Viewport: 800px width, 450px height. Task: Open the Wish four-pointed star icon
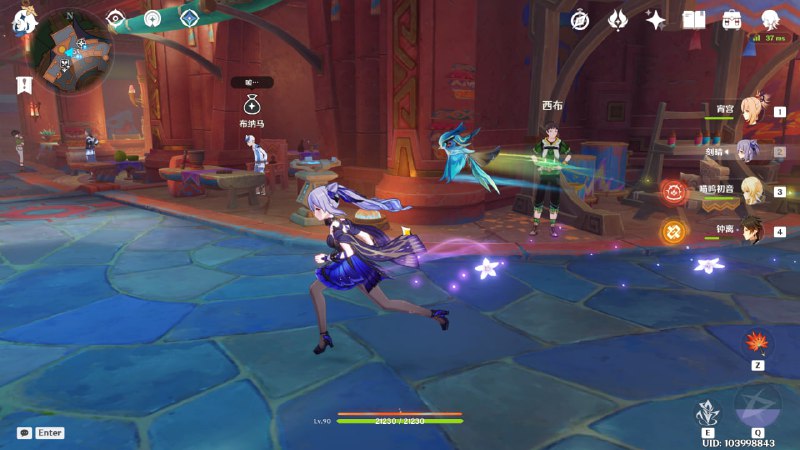pos(656,20)
